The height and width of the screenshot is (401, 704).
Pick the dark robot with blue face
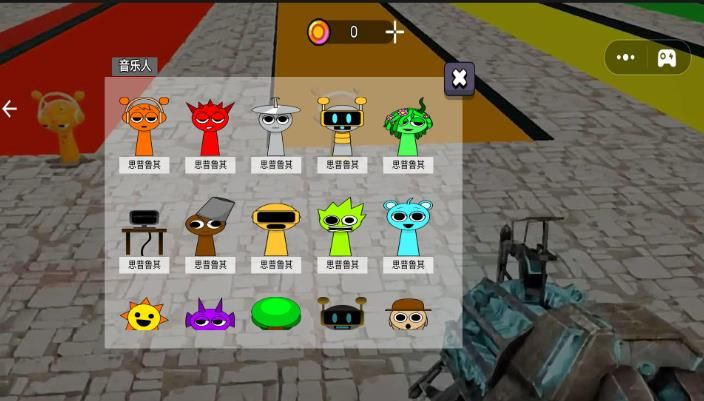[x=342, y=315]
